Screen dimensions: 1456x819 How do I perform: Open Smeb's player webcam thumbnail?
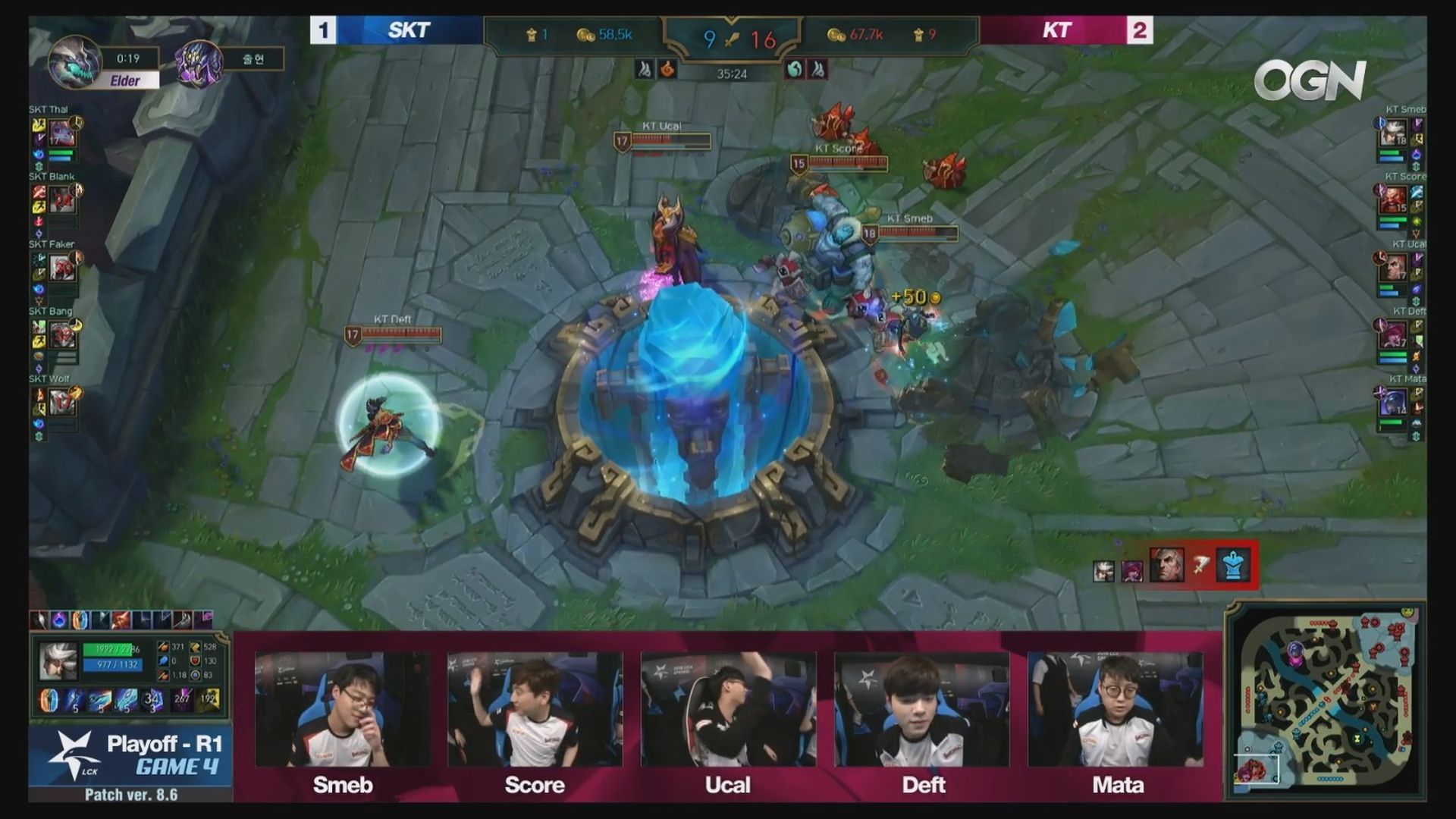342,709
